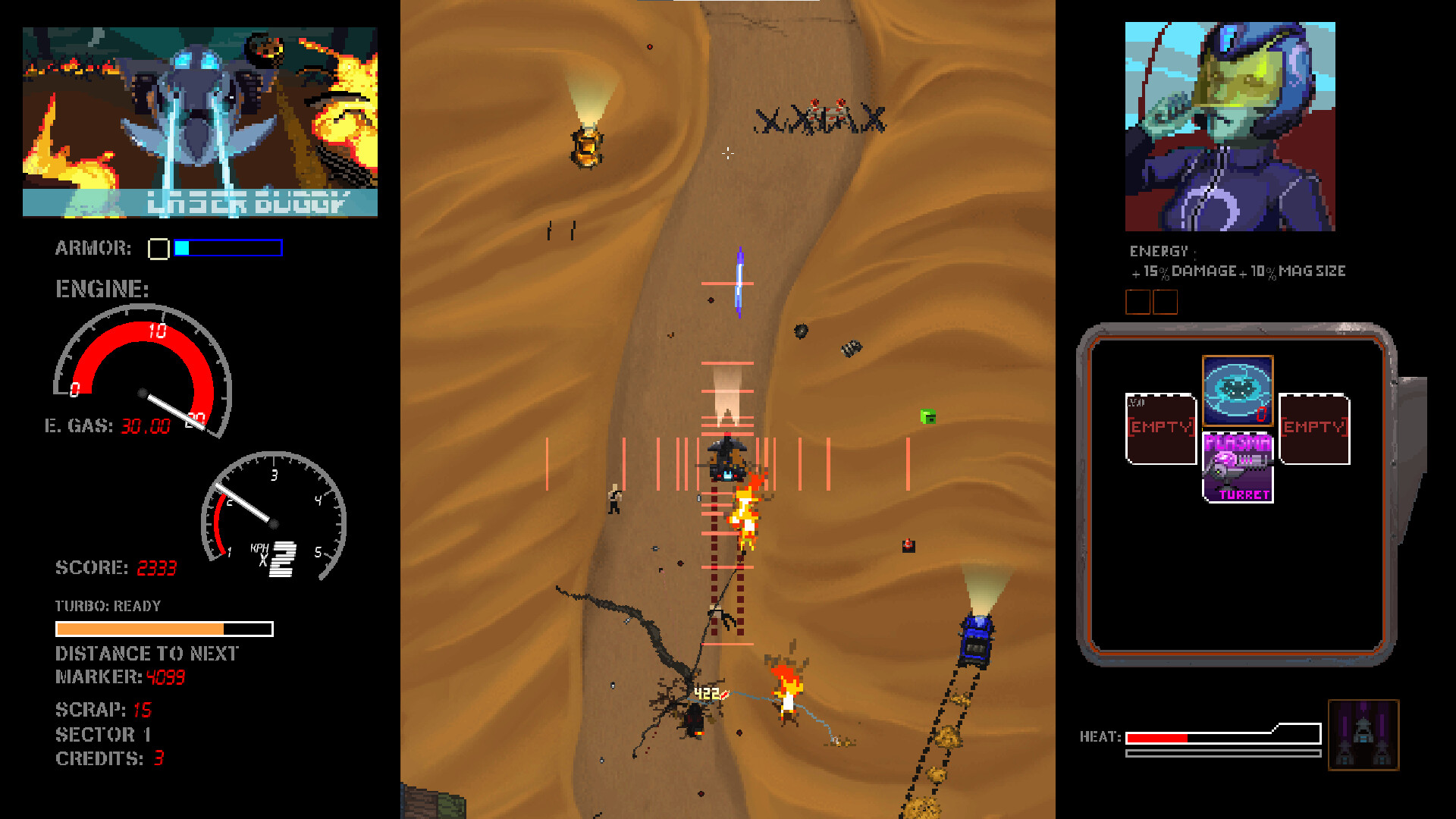The image size is (1456, 819).
Task: Toggle the first energy upgrade square slot
Action: point(1139,302)
